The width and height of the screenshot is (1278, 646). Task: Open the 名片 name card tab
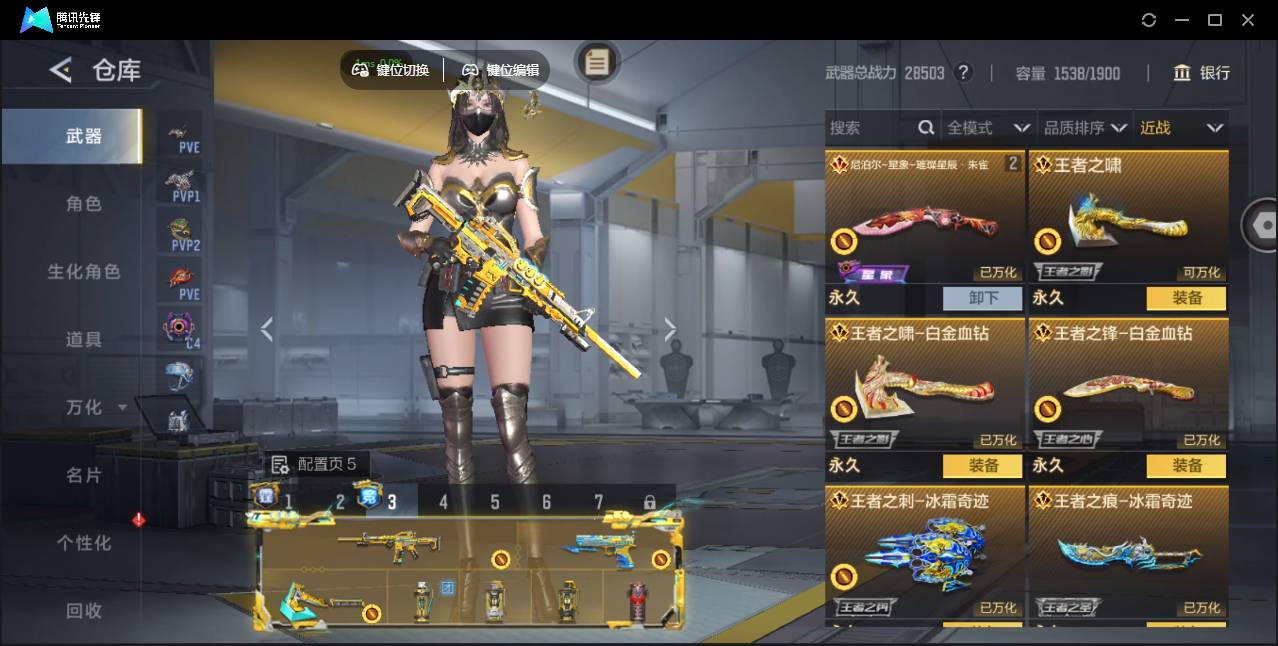[x=84, y=475]
